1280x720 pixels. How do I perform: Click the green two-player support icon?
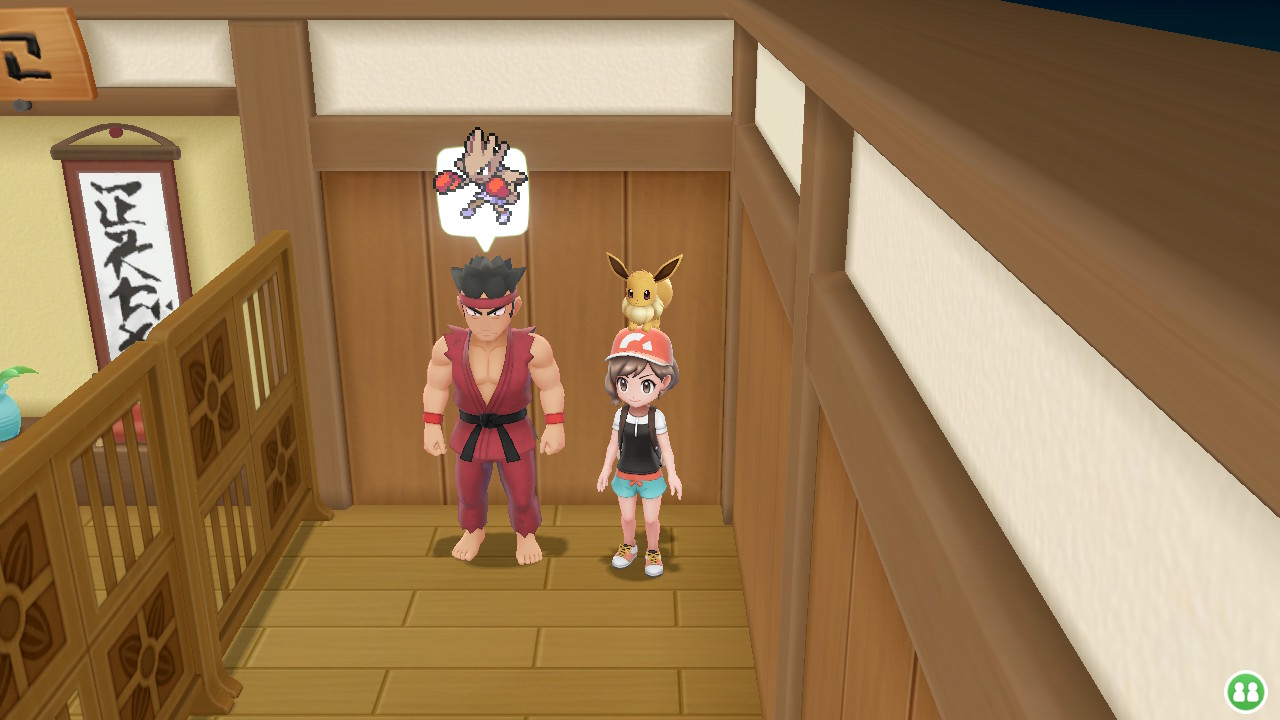point(1246,691)
